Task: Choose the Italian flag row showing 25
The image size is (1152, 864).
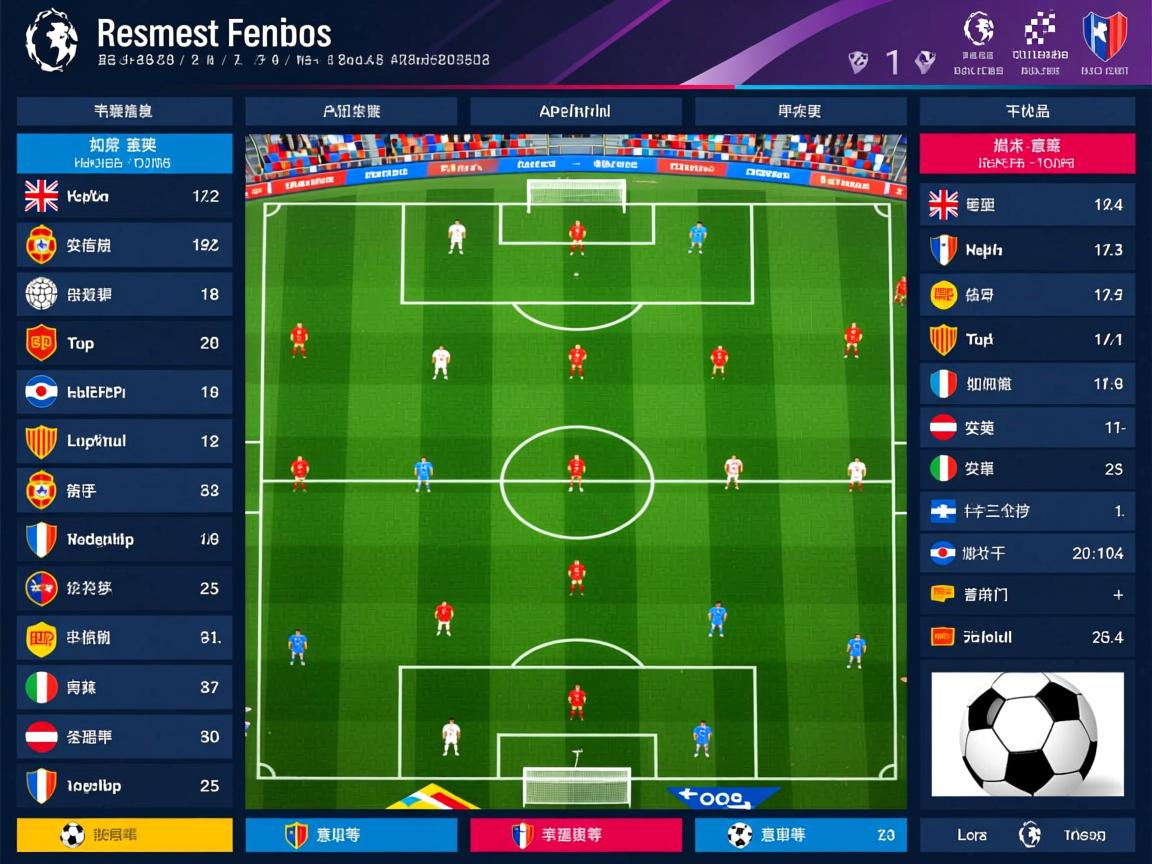Action: pyautogui.click(x=1027, y=468)
